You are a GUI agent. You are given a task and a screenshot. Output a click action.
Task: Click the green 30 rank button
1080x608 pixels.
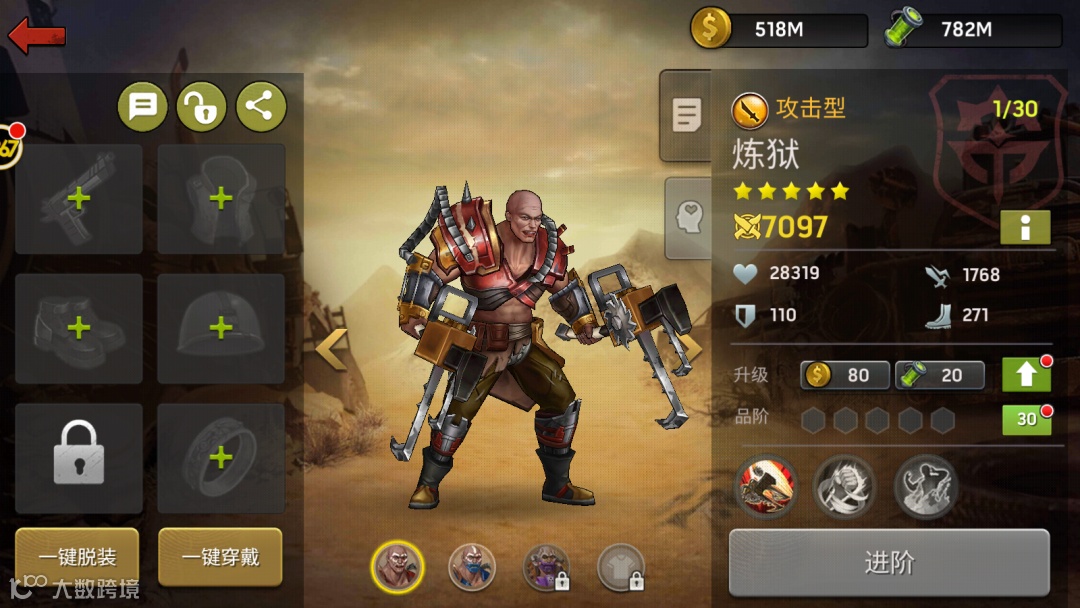(x=1026, y=420)
